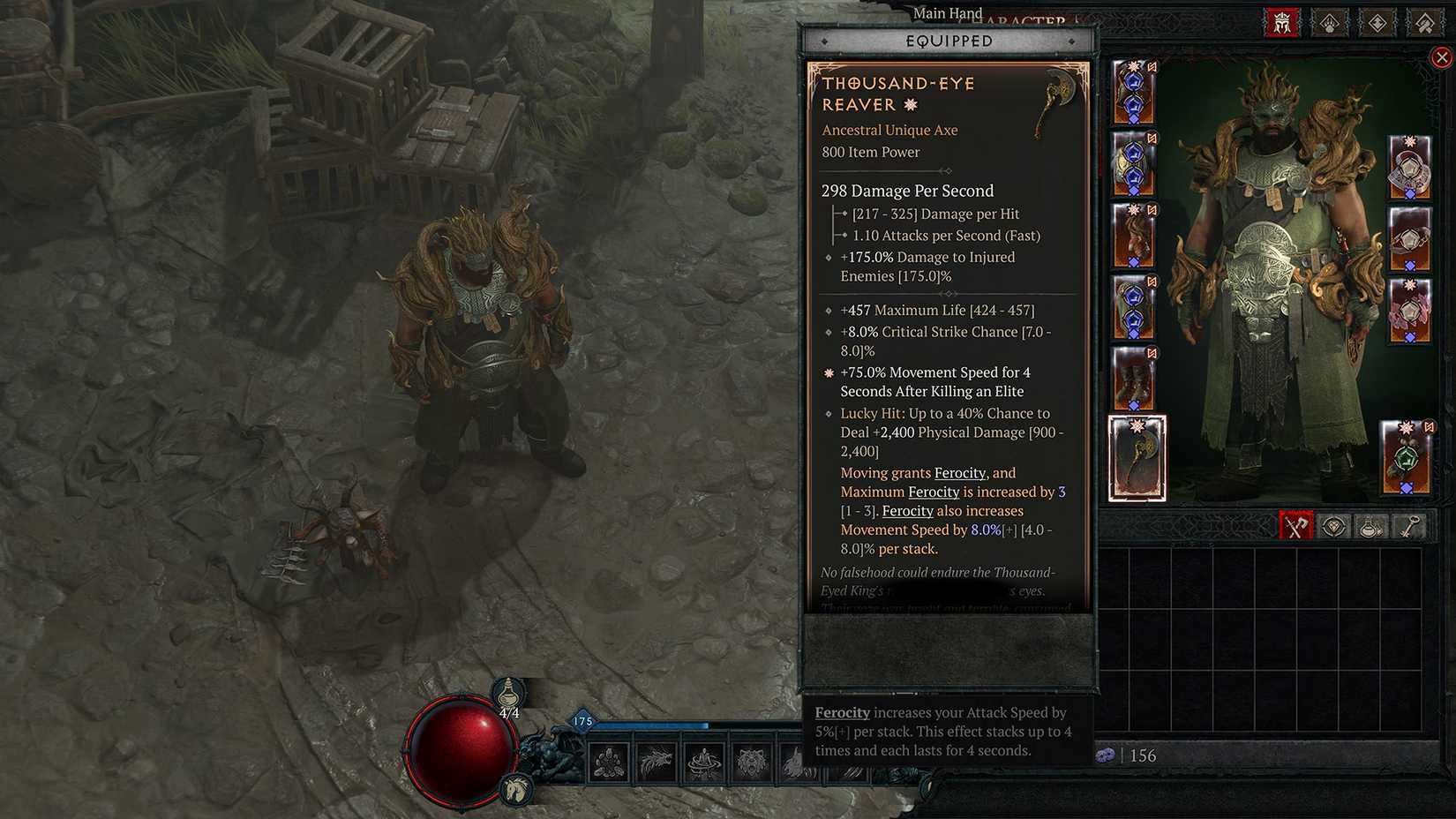Open the crossed-weapons equipment tab in inventory

[1297, 526]
